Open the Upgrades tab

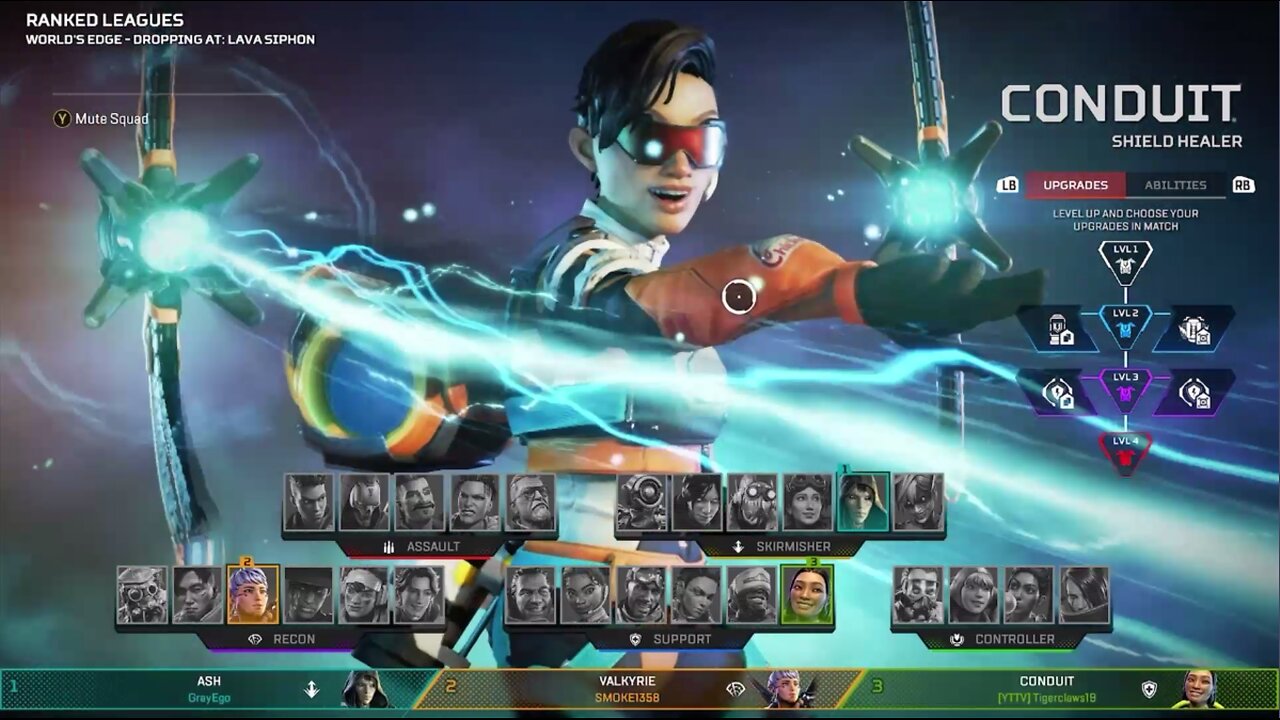click(1075, 185)
